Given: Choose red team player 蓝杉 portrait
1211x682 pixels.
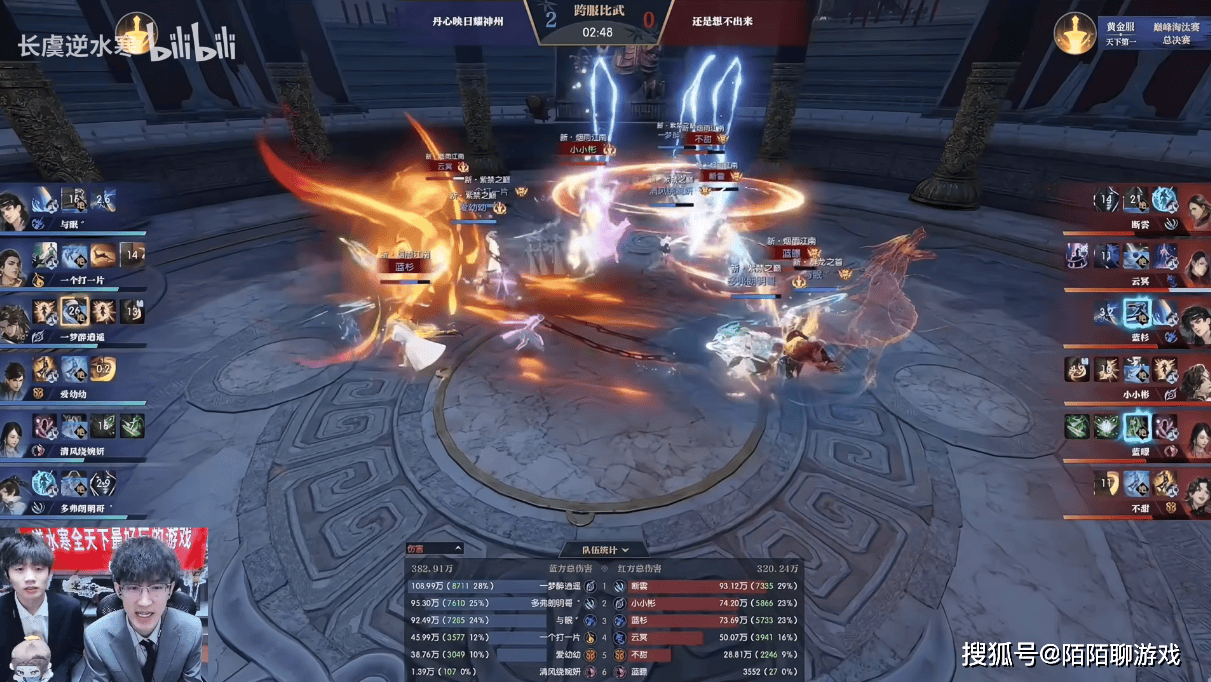Looking at the screenshot, I should (x=1195, y=320).
